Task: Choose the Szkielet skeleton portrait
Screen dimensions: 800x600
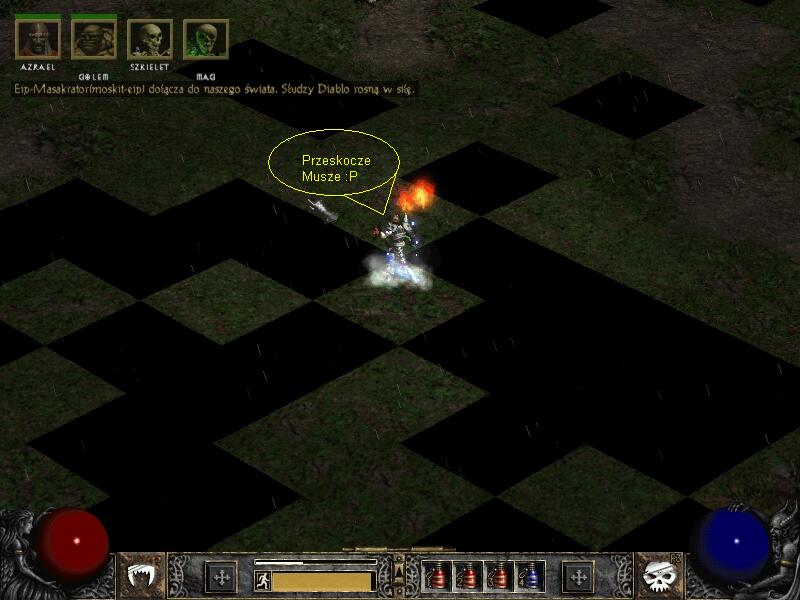Action: (150, 40)
